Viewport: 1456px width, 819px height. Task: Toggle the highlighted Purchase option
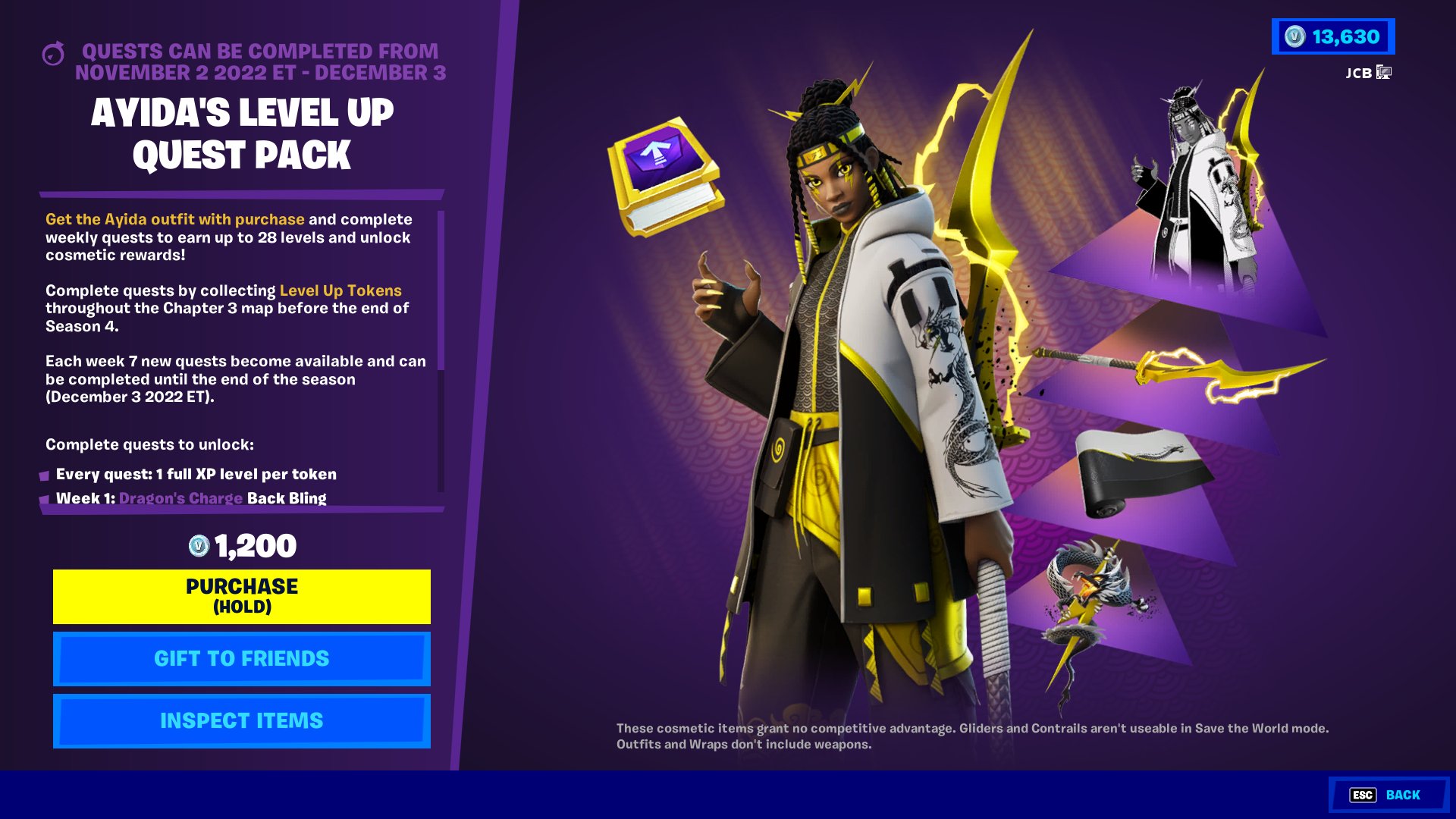pos(240,596)
